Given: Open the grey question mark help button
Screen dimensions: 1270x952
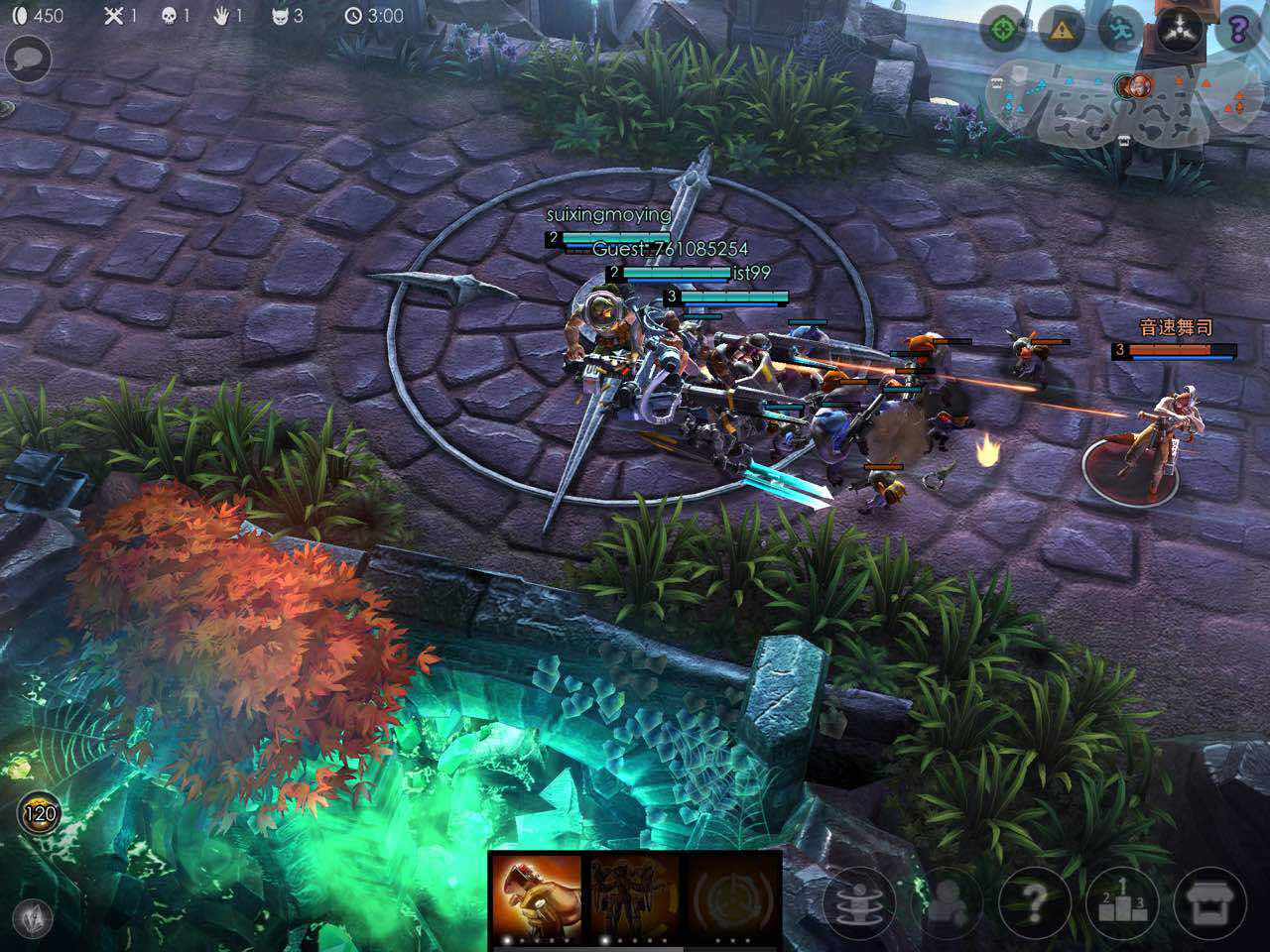Looking at the screenshot, I should [x=1035, y=902].
